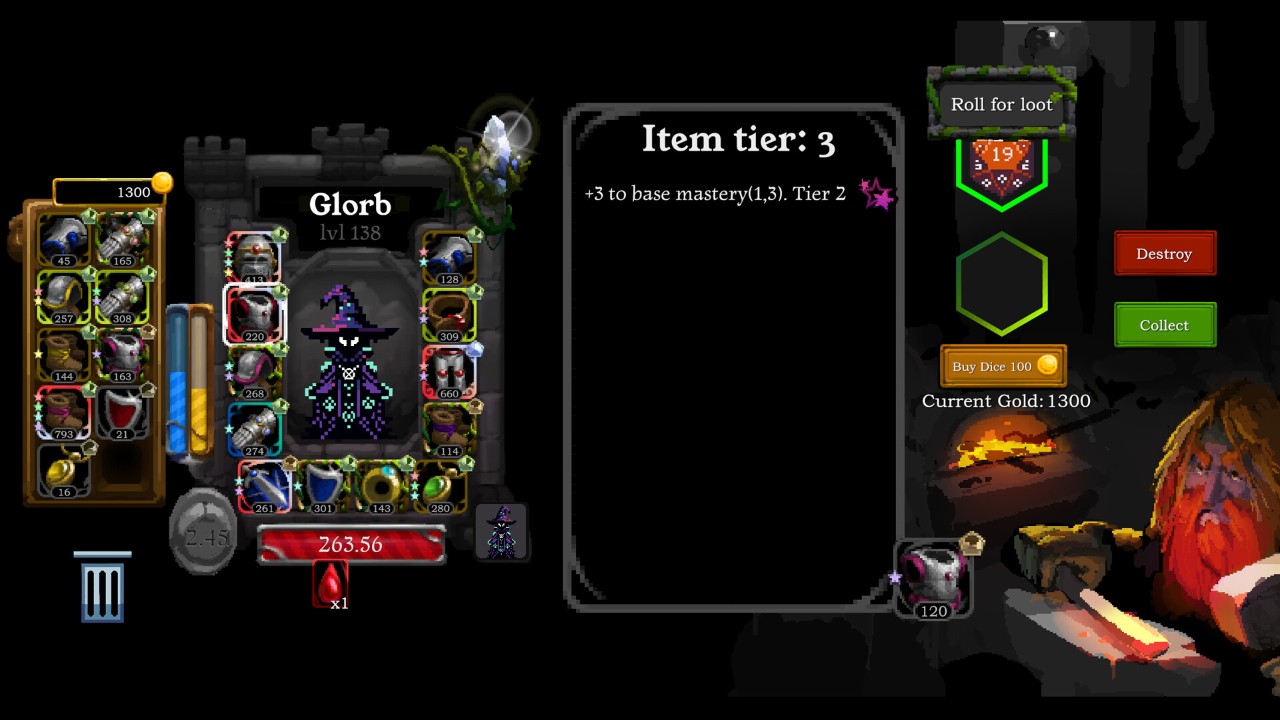This screenshot has height=720, width=1280.
Task: Click the equipped blue shield numbered 301
Action: click(x=322, y=487)
